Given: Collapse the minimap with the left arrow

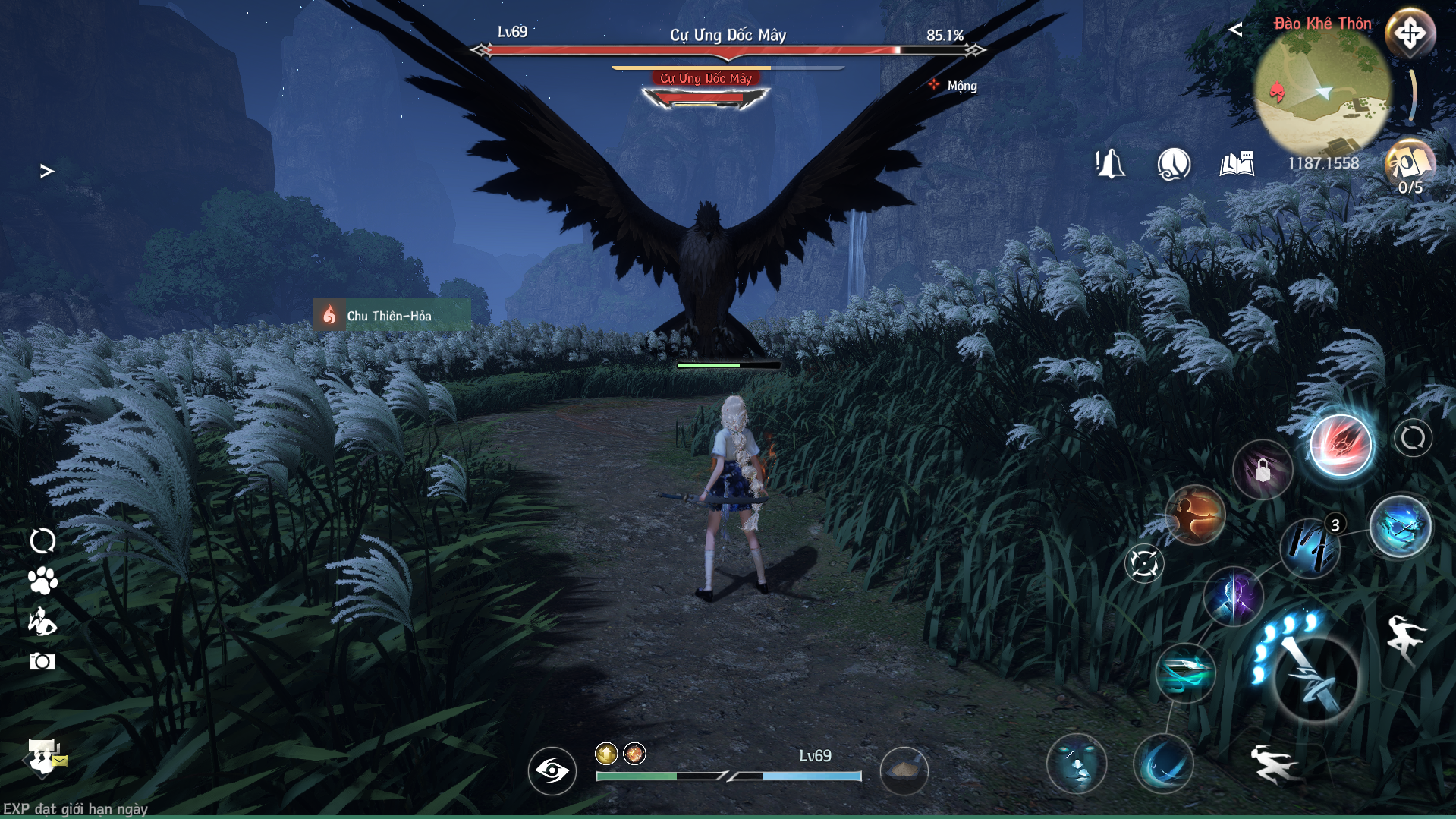Looking at the screenshot, I should click(x=1235, y=30).
